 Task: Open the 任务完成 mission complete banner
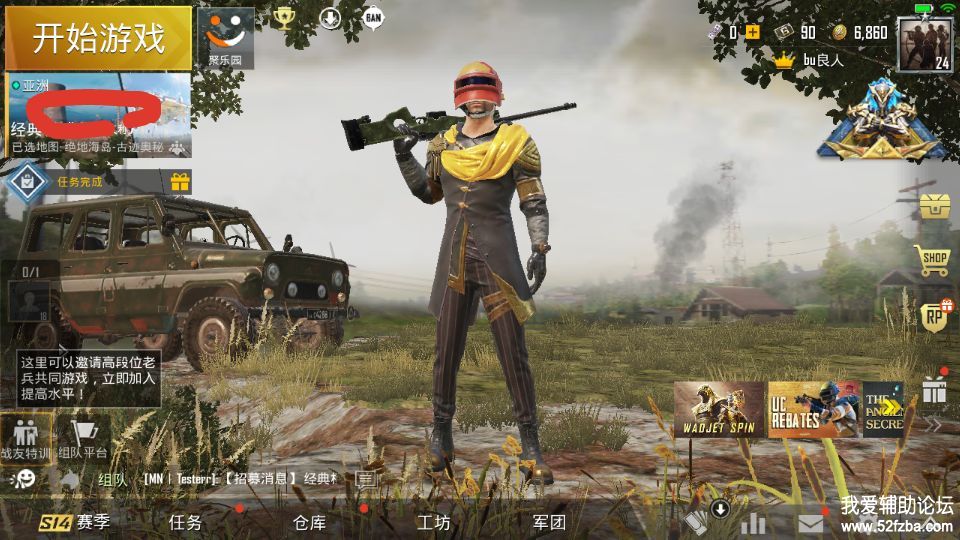[80, 182]
